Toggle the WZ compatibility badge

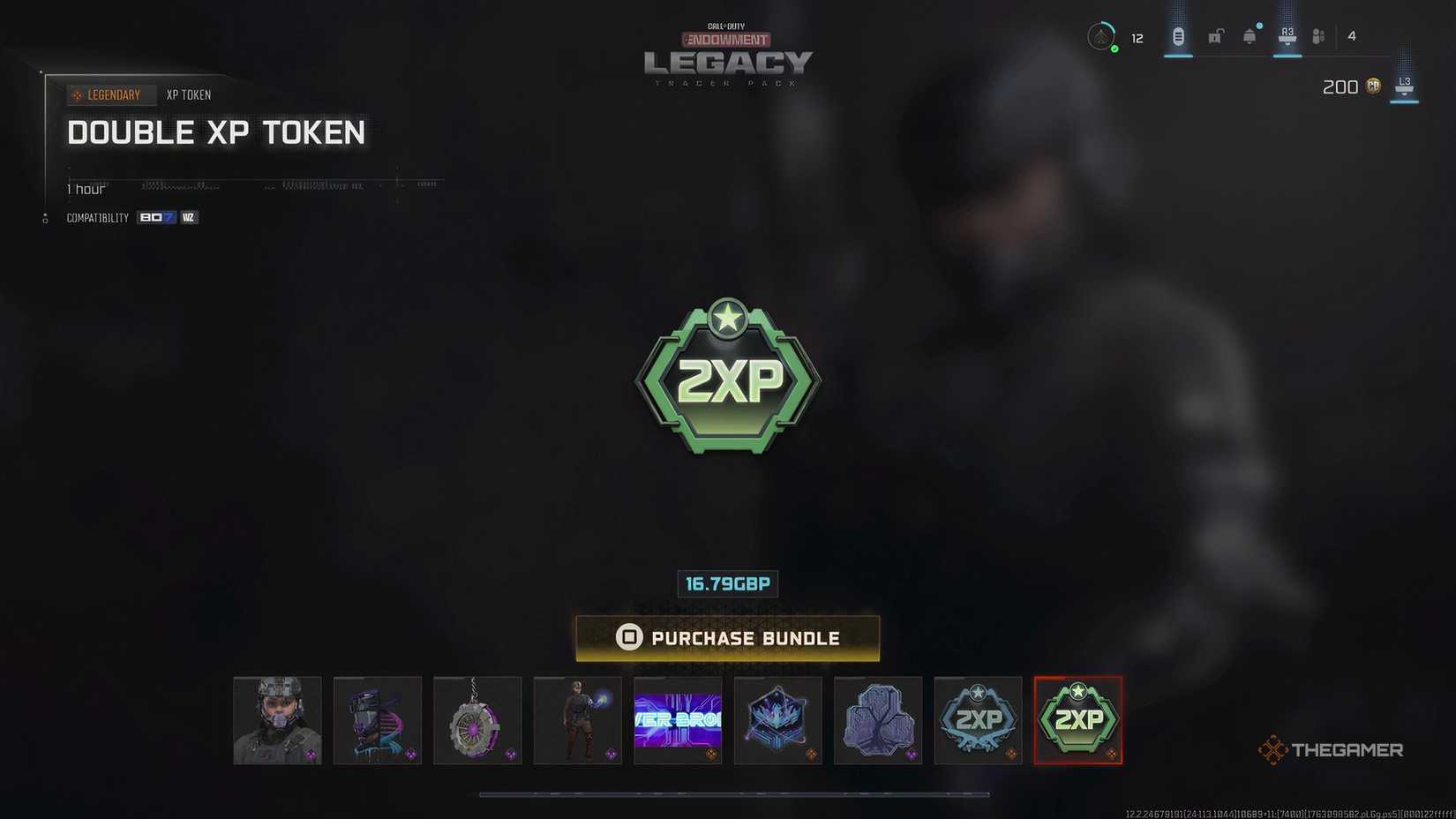click(x=188, y=217)
